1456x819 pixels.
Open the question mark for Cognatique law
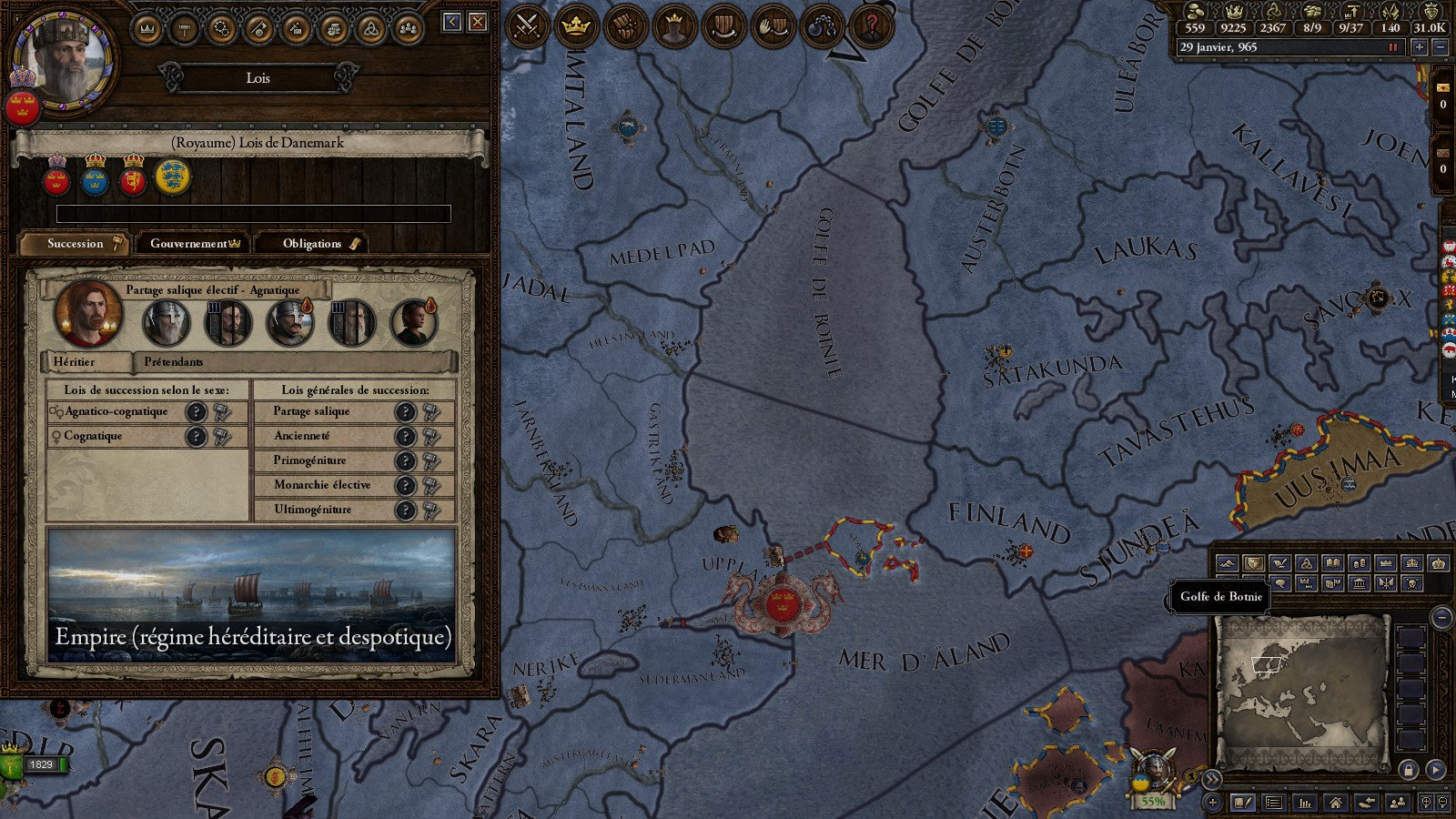196,437
